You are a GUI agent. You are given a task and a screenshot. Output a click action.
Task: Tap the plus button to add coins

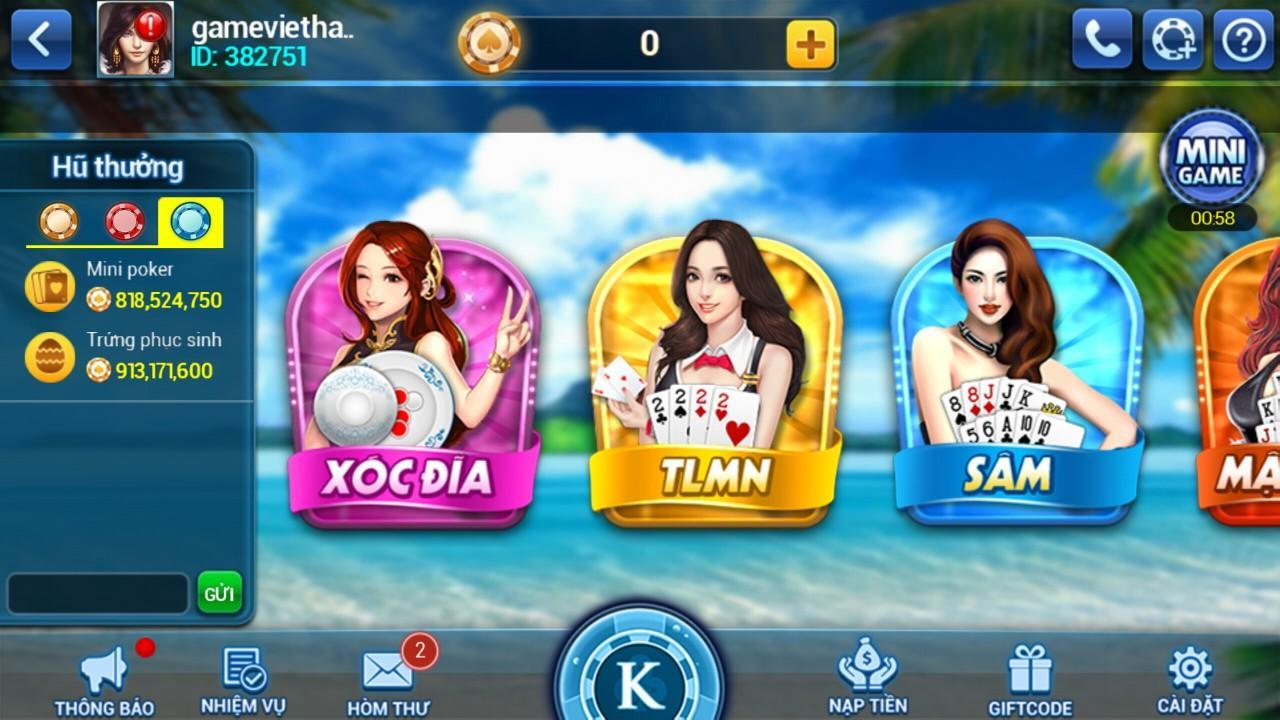[812, 42]
